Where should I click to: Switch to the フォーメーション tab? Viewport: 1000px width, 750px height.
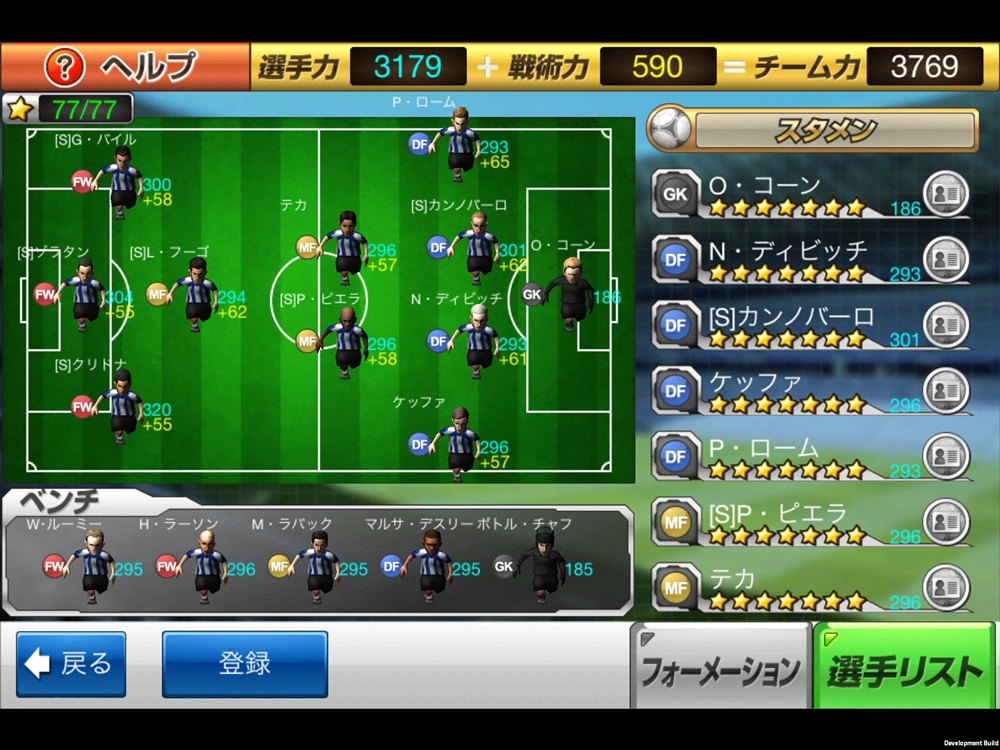[720, 668]
